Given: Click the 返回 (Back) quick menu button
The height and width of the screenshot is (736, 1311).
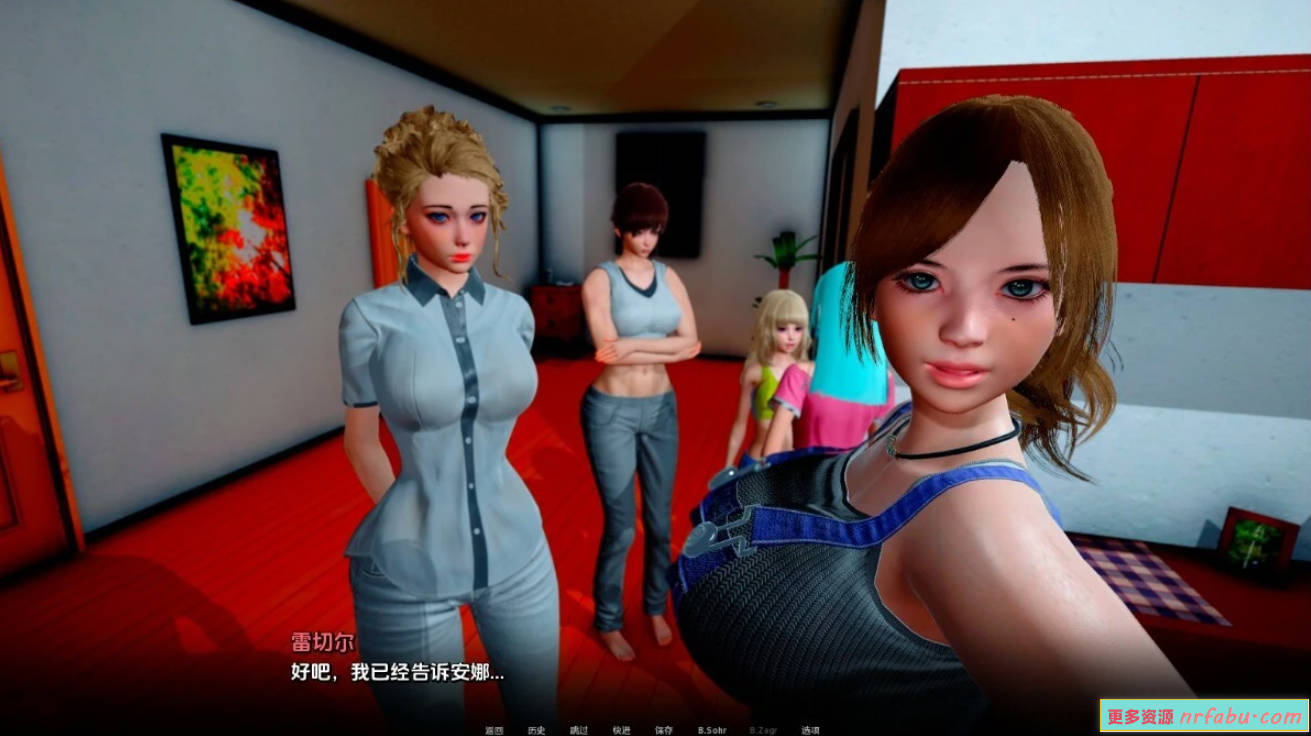Looking at the screenshot, I should (x=494, y=730).
